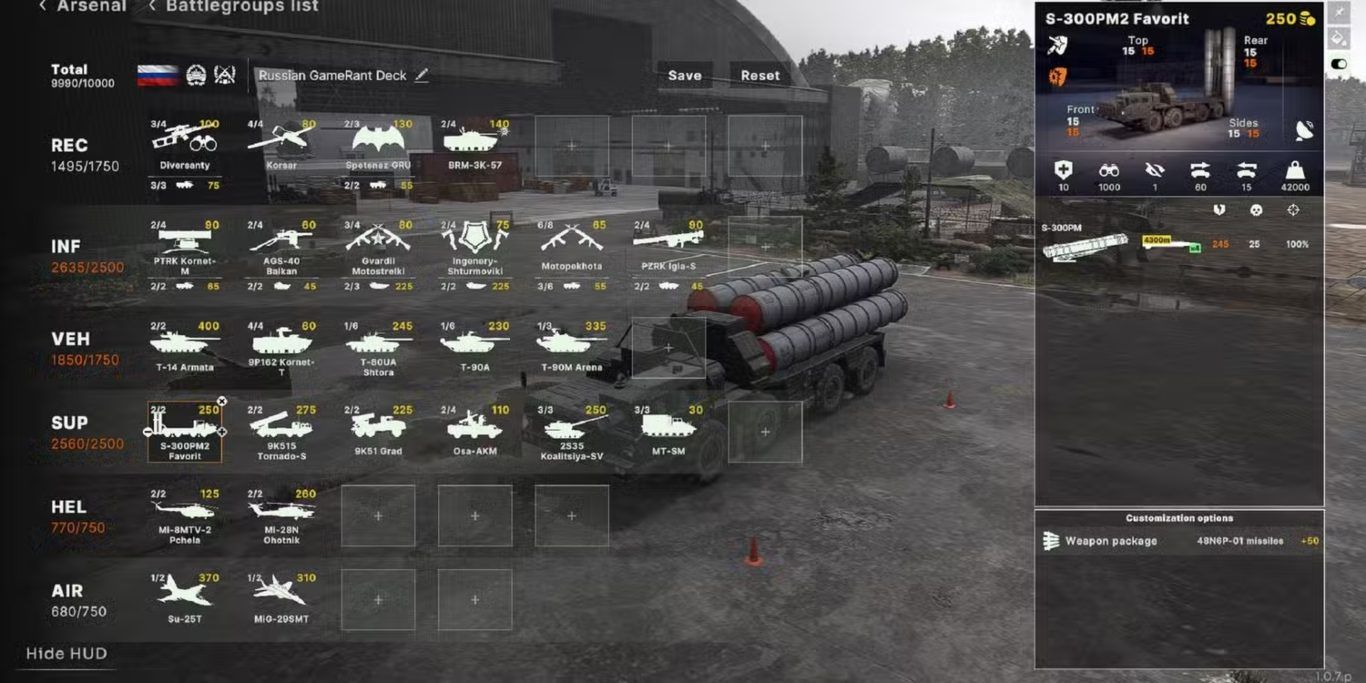Hide the HUD

(x=66, y=654)
